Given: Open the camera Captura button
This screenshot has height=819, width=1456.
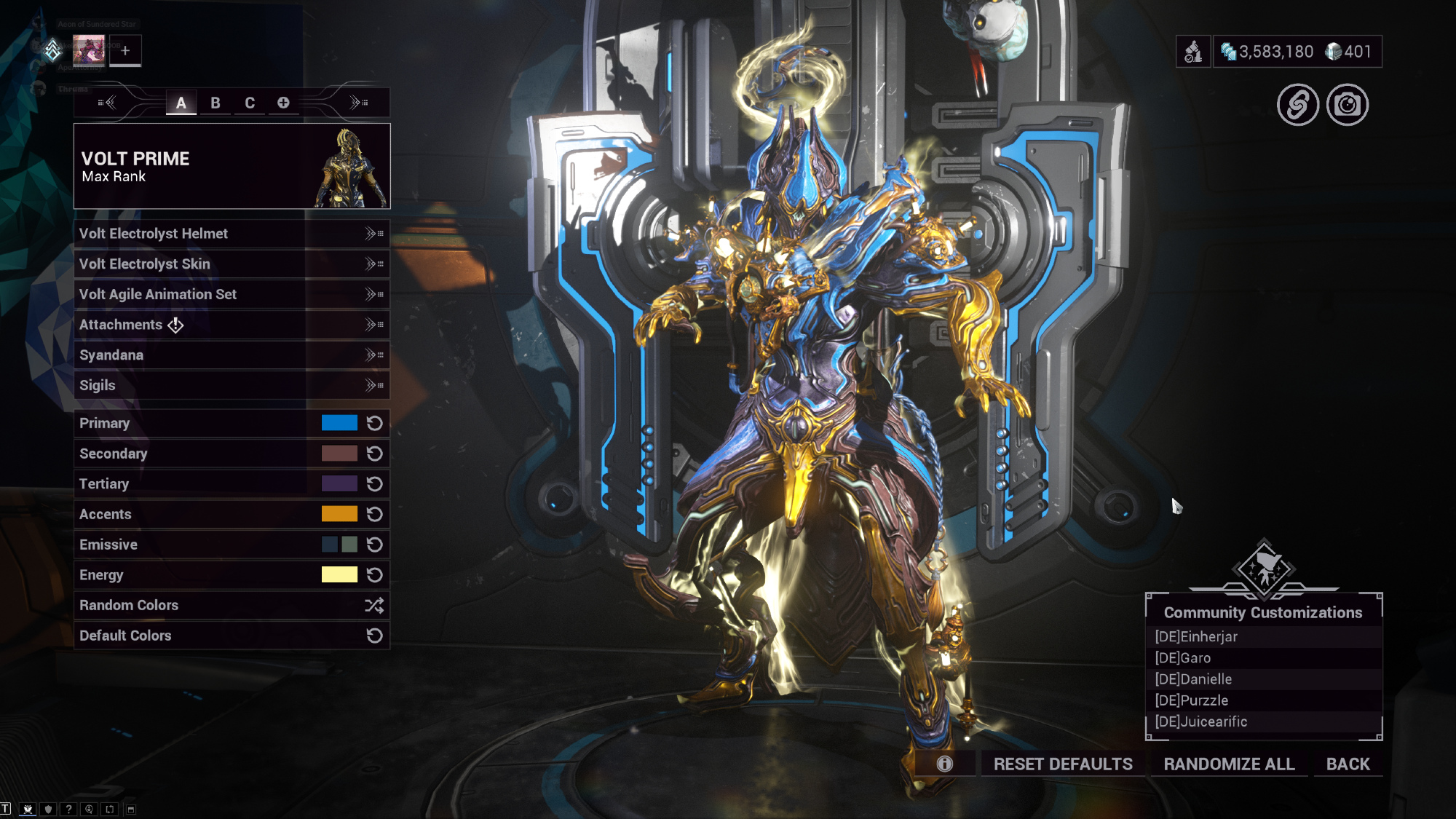Looking at the screenshot, I should click(1348, 105).
